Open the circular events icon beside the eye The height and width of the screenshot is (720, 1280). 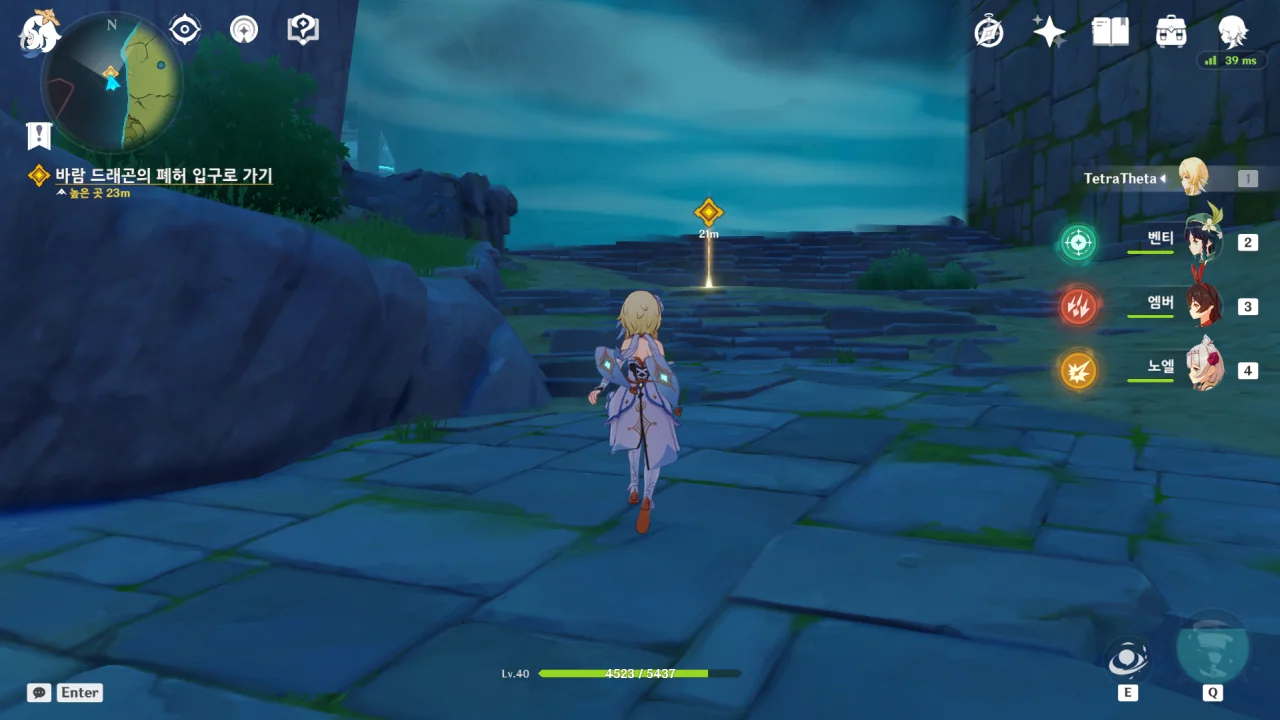(243, 30)
